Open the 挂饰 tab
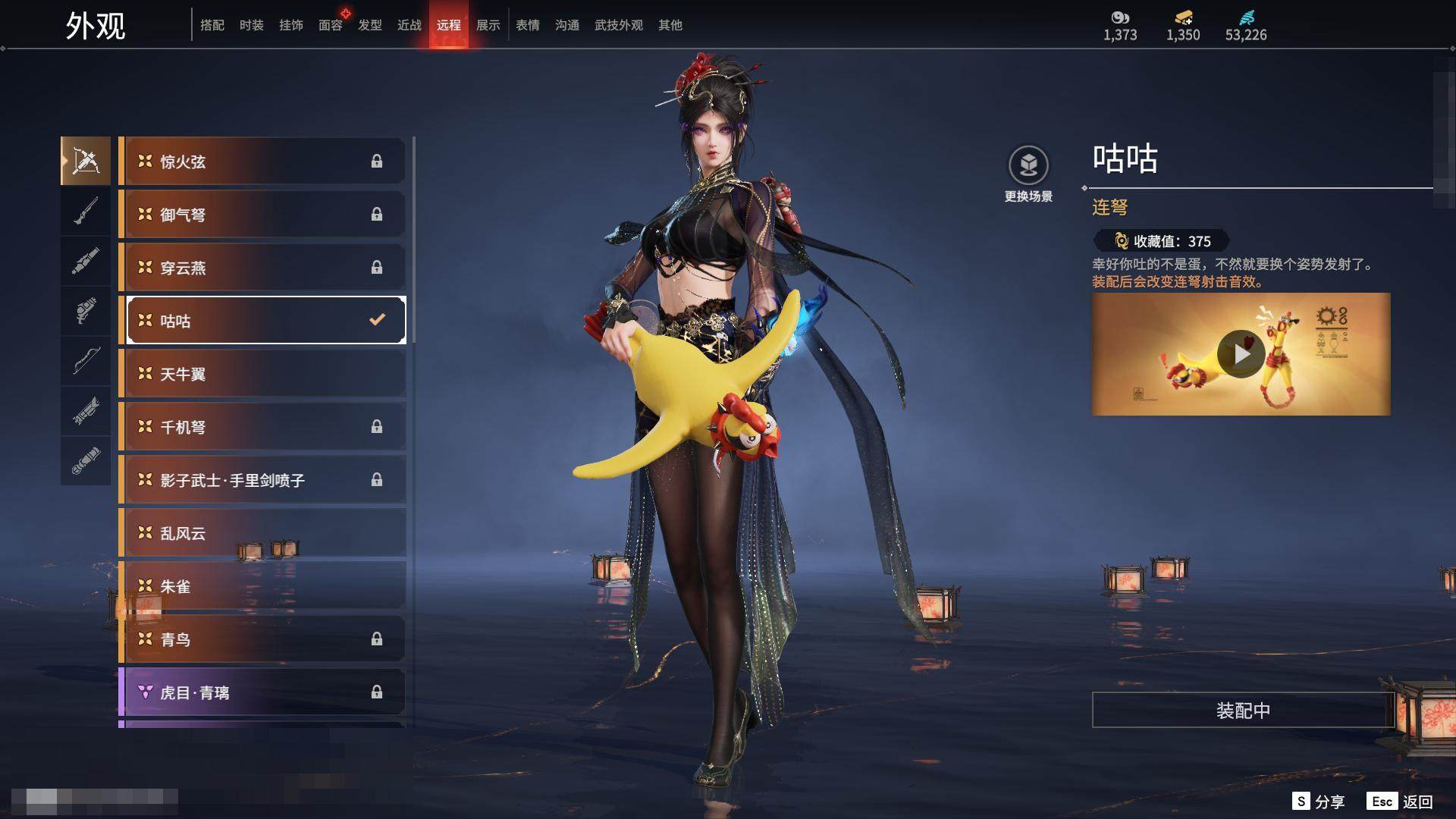 click(290, 25)
